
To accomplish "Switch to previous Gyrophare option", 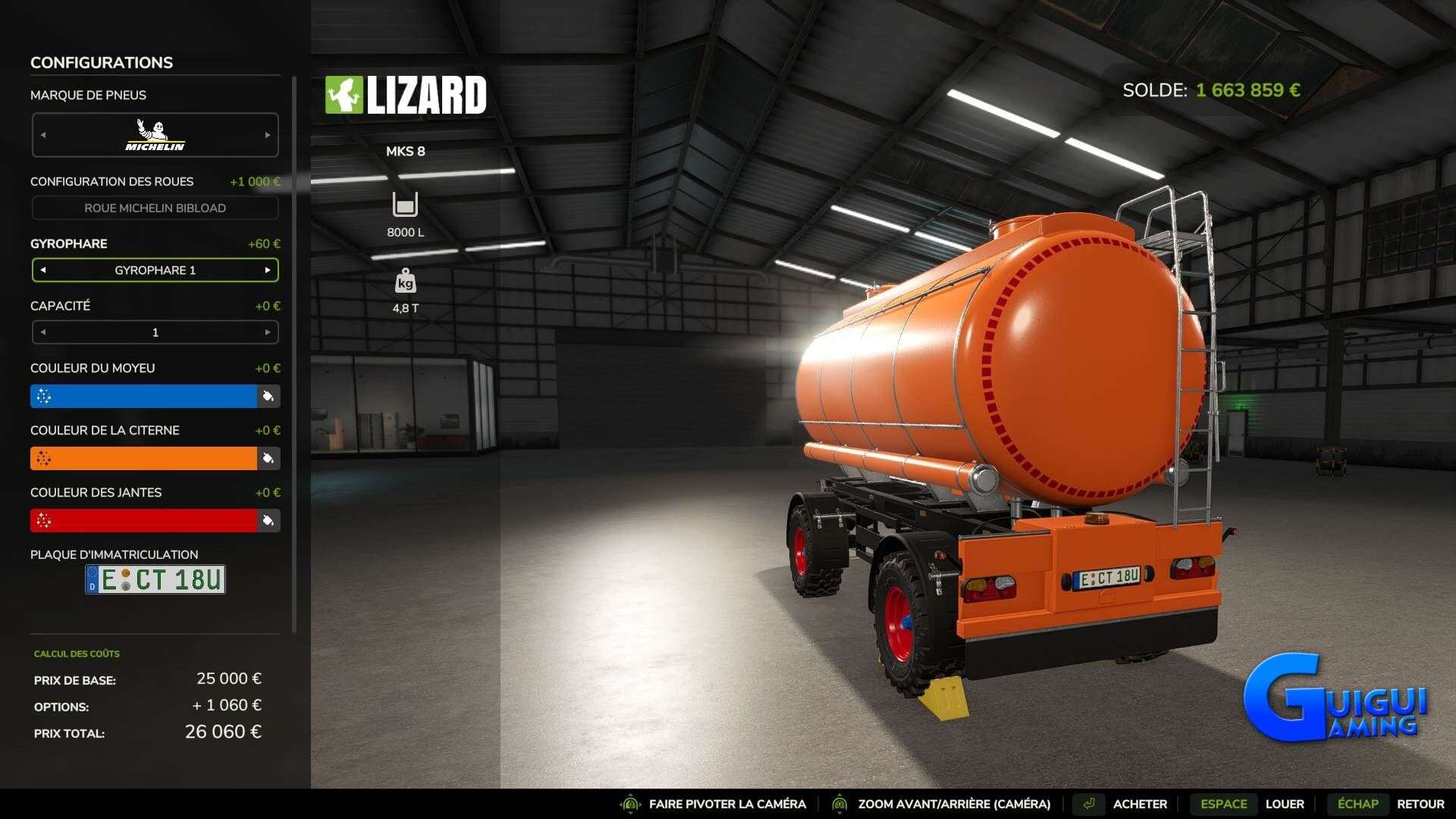I will pyautogui.click(x=43, y=270).
